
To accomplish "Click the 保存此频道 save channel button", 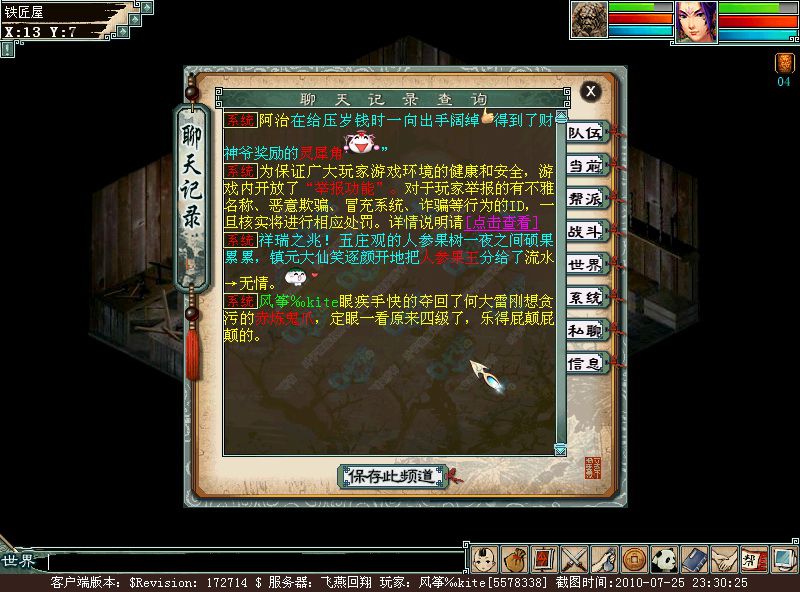I will (x=392, y=476).
